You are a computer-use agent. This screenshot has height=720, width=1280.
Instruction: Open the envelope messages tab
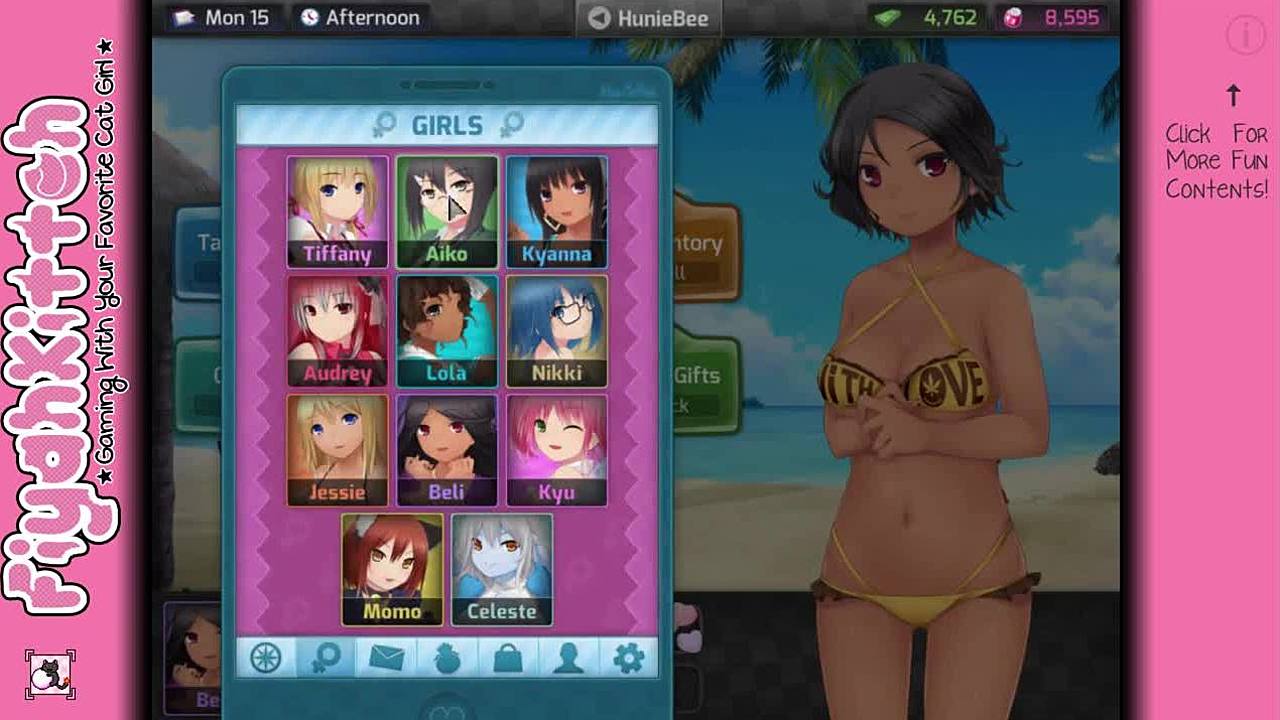tap(387, 657)
